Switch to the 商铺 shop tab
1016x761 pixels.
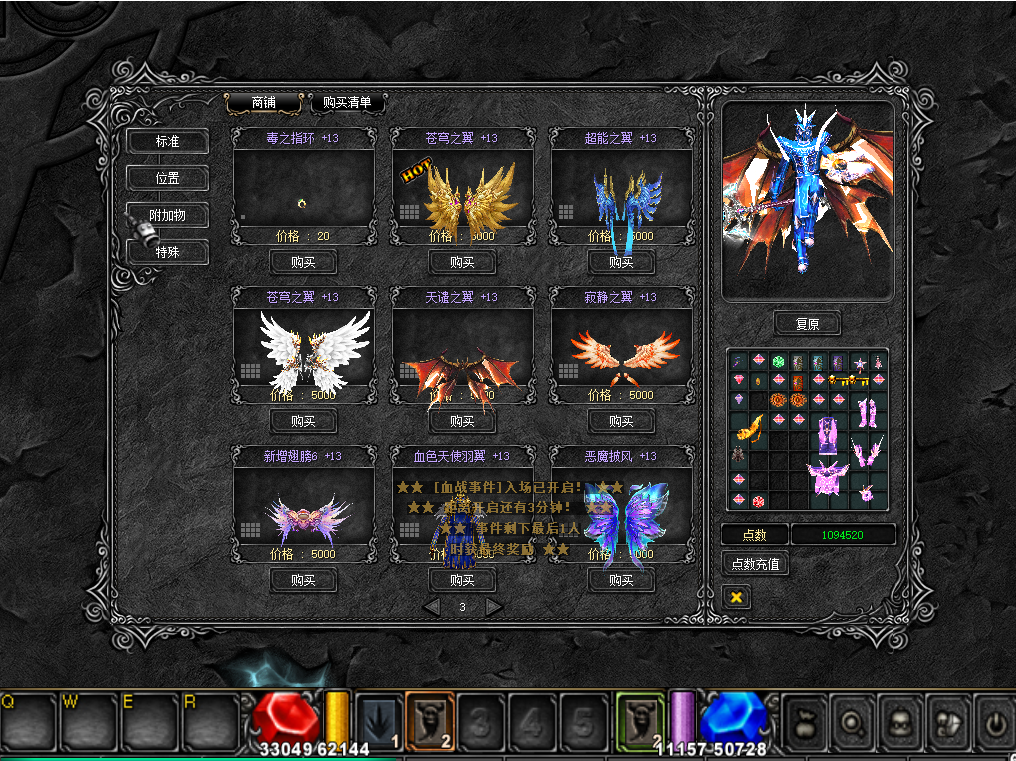[264, 103]
